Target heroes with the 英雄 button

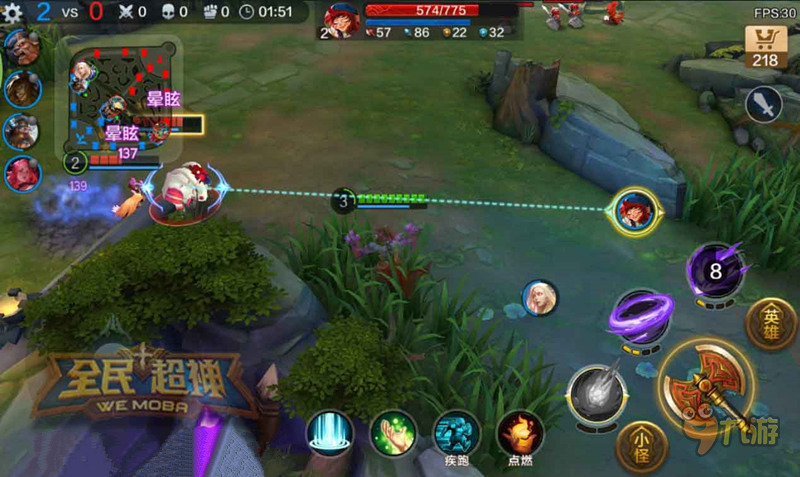click(x=773, y=324)
